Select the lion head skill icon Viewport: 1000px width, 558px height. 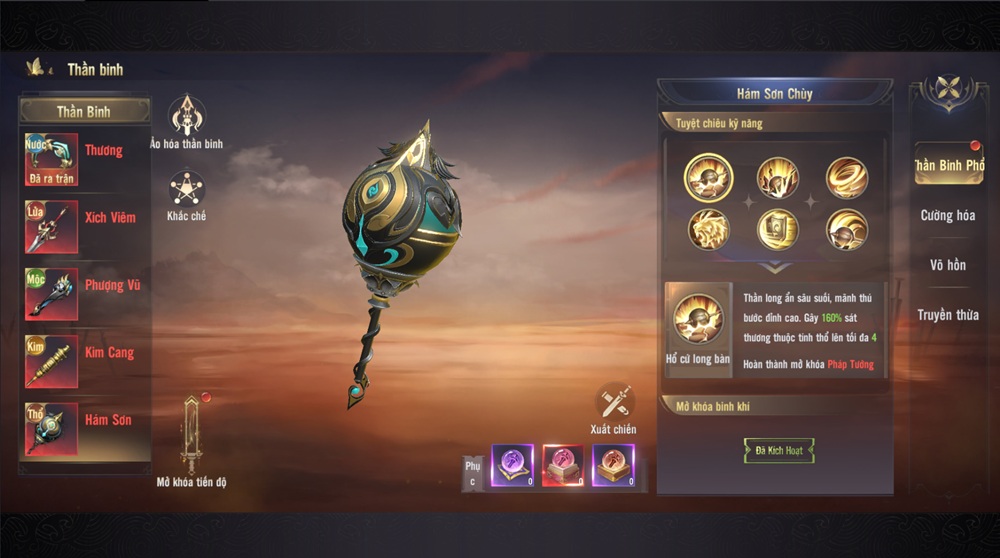coord(708,229)
